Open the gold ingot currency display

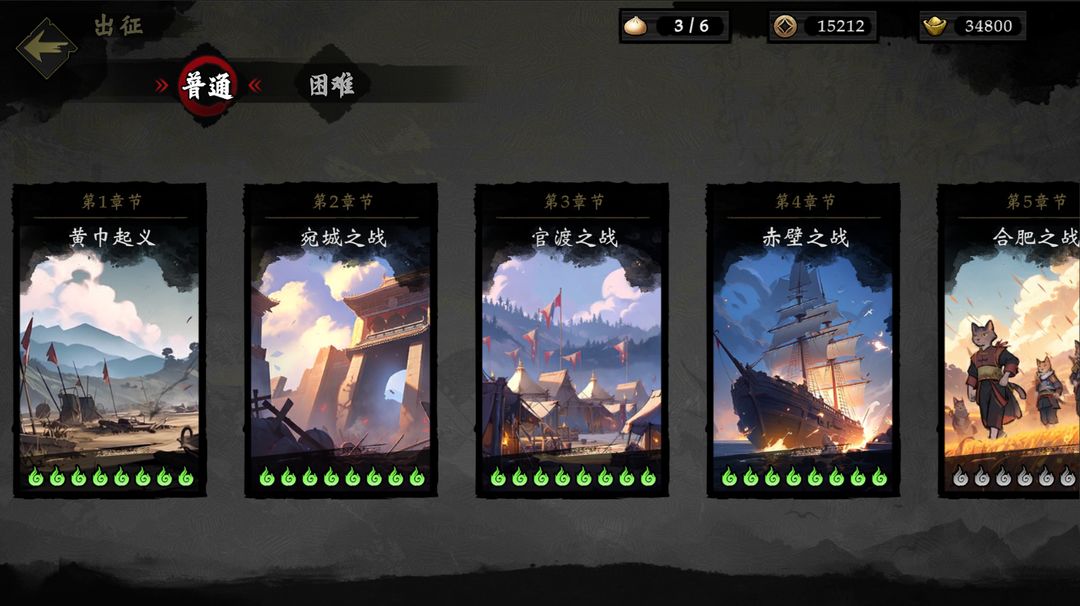pos(972,26)
